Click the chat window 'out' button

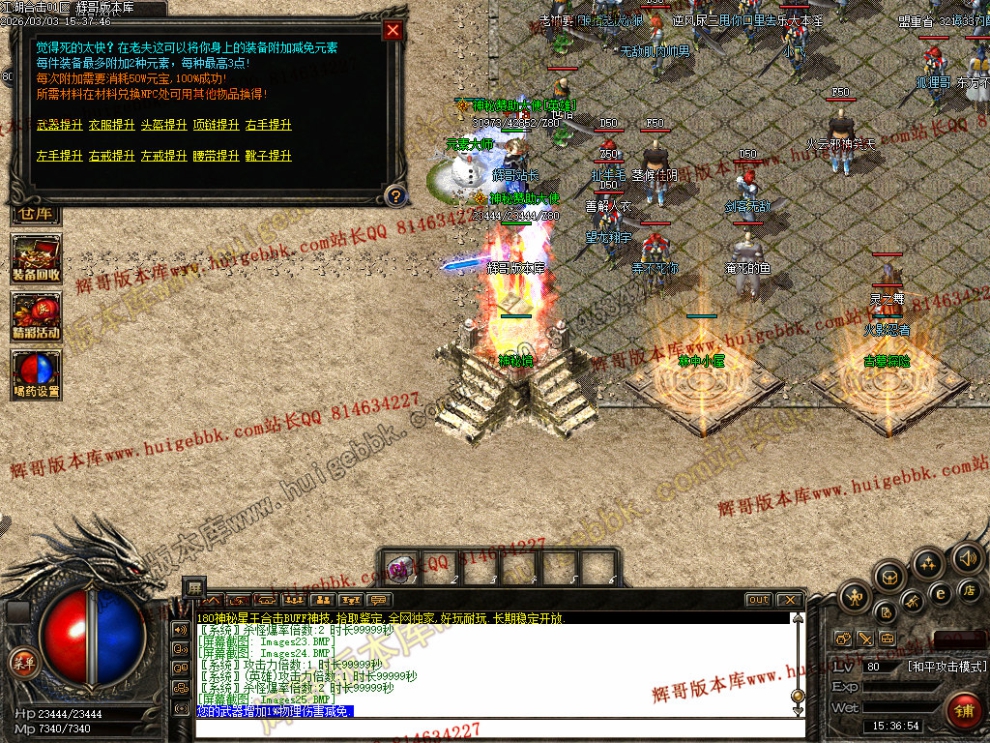coord(758,600)
